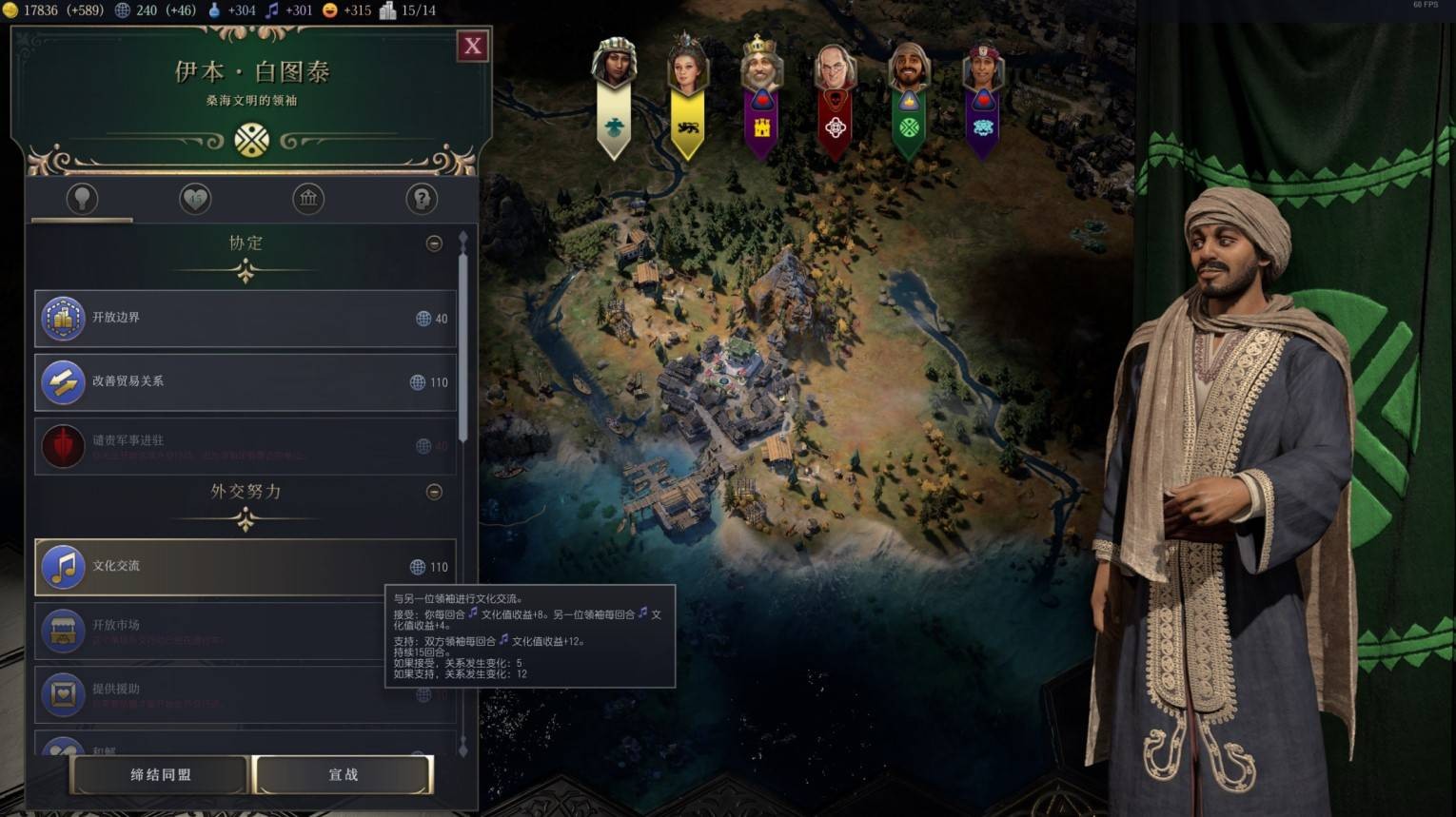
Task: Collapse the 协定 section
Action: [x=434, y=243]
